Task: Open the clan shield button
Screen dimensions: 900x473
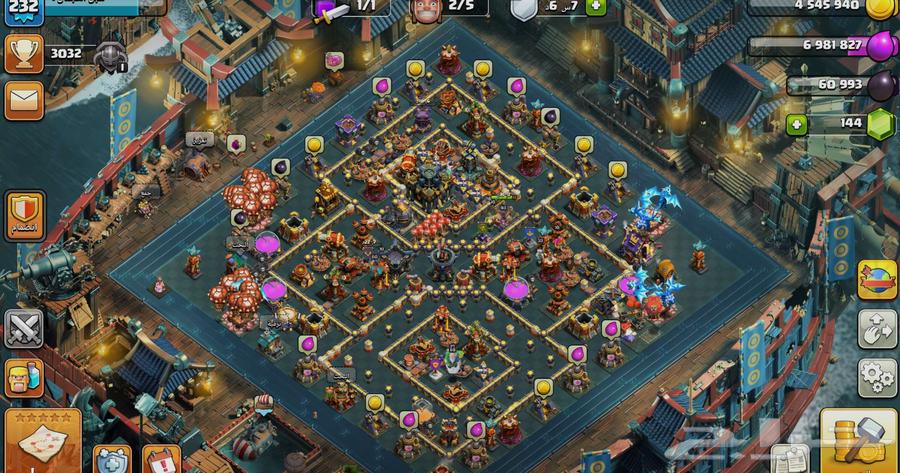Action: coord(23,213)
